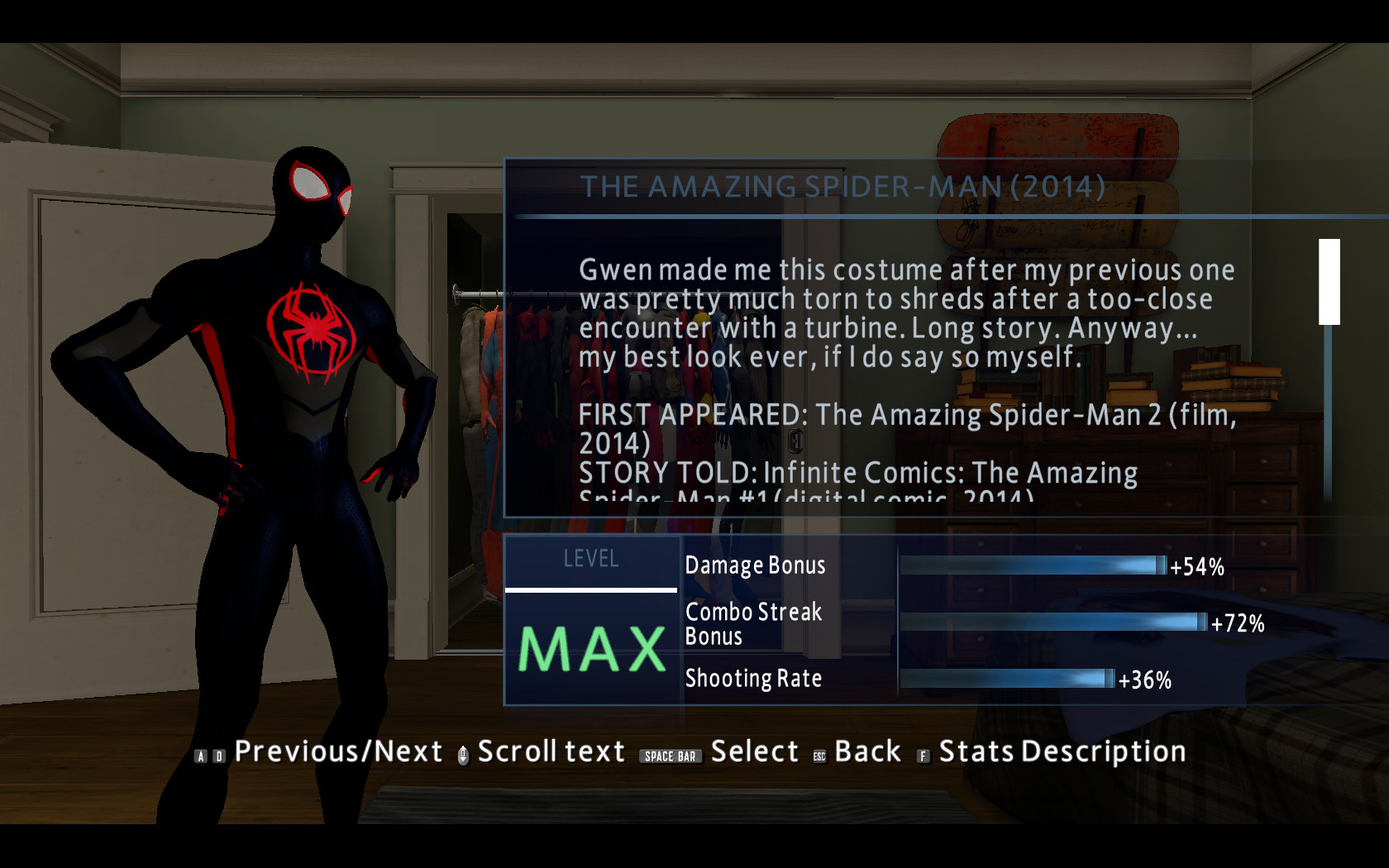Click the D key prompt icon
The image size is (1389, 868).
pyautogui.click(x=219, y=755)
